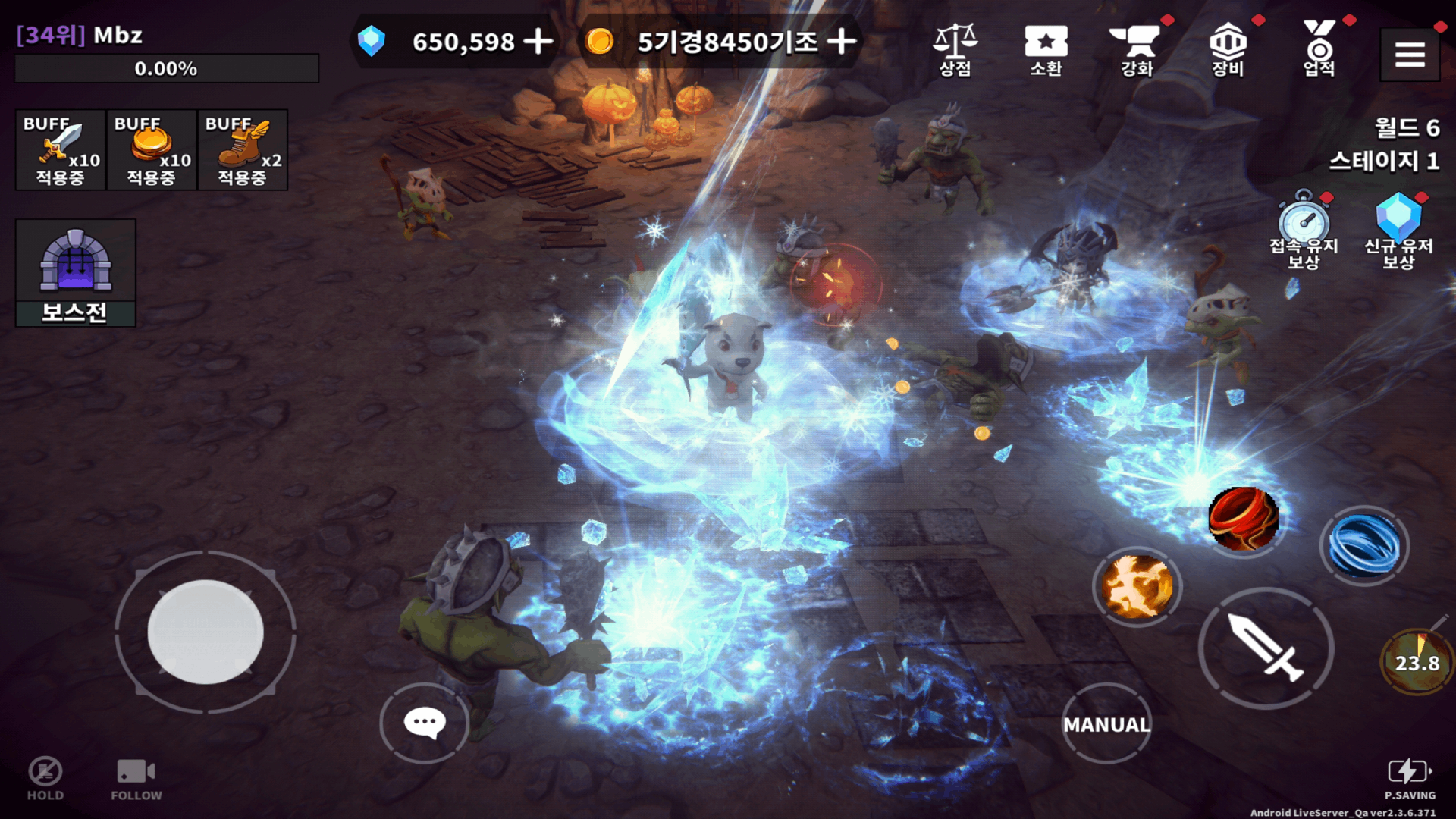
Task: Open the chat speech bubble
Action: 425,723
